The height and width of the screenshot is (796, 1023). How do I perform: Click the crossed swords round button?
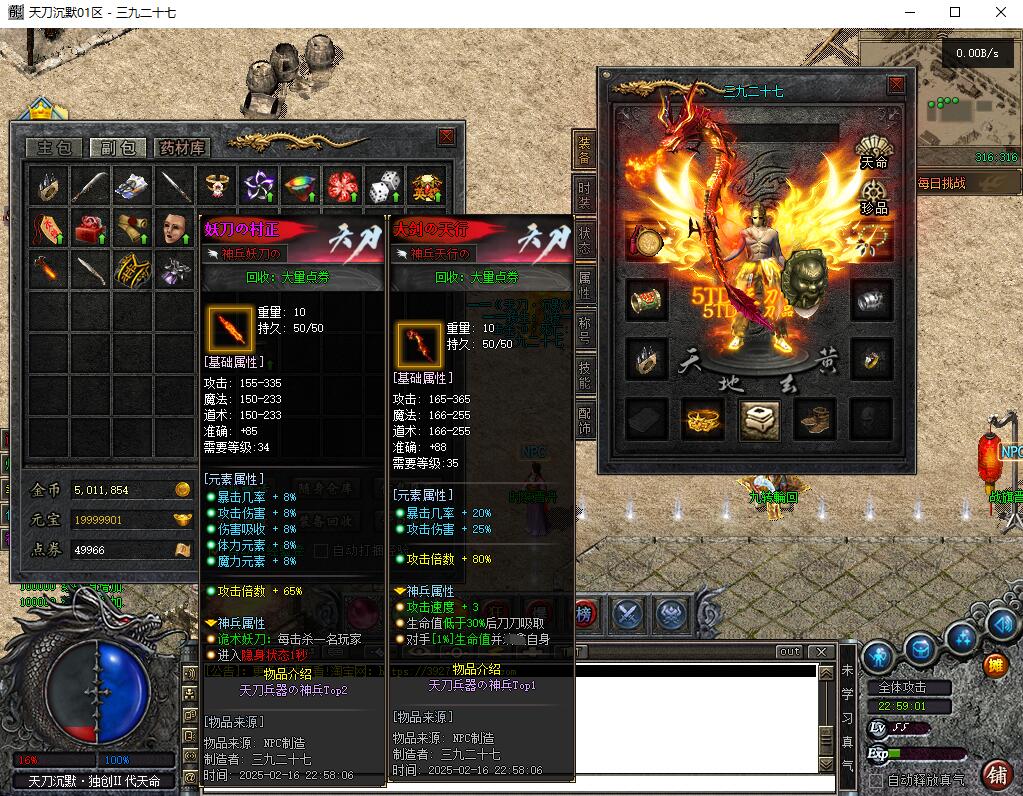coord(628,613)
